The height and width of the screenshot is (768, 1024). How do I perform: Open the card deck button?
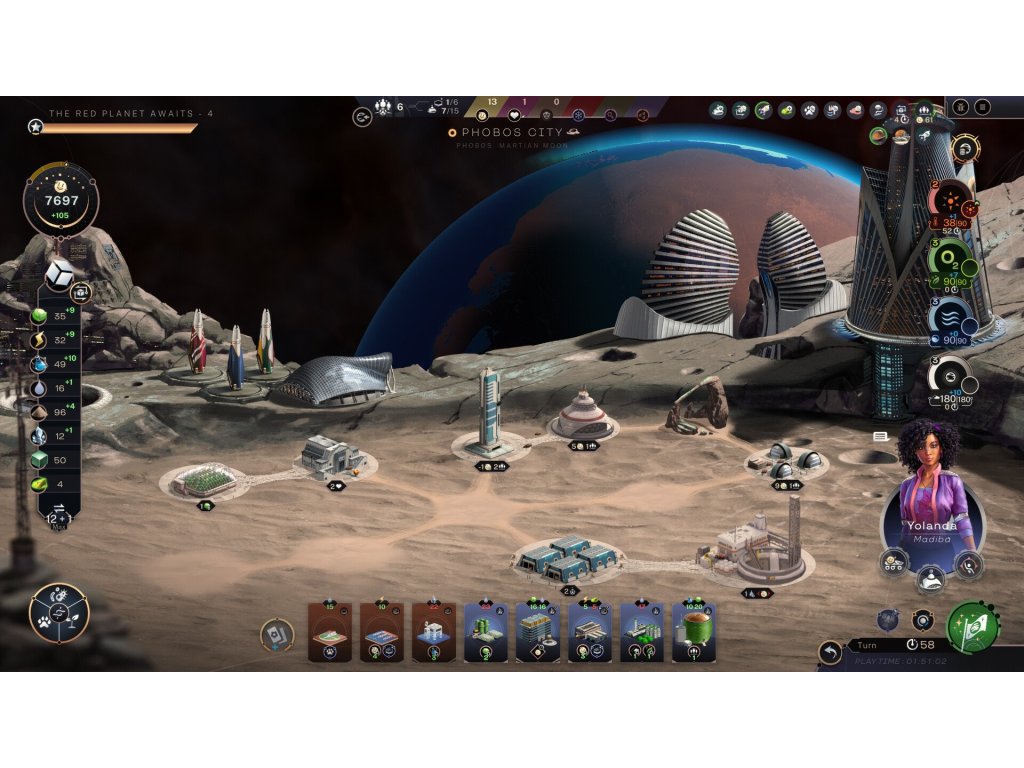click(277, 634)
